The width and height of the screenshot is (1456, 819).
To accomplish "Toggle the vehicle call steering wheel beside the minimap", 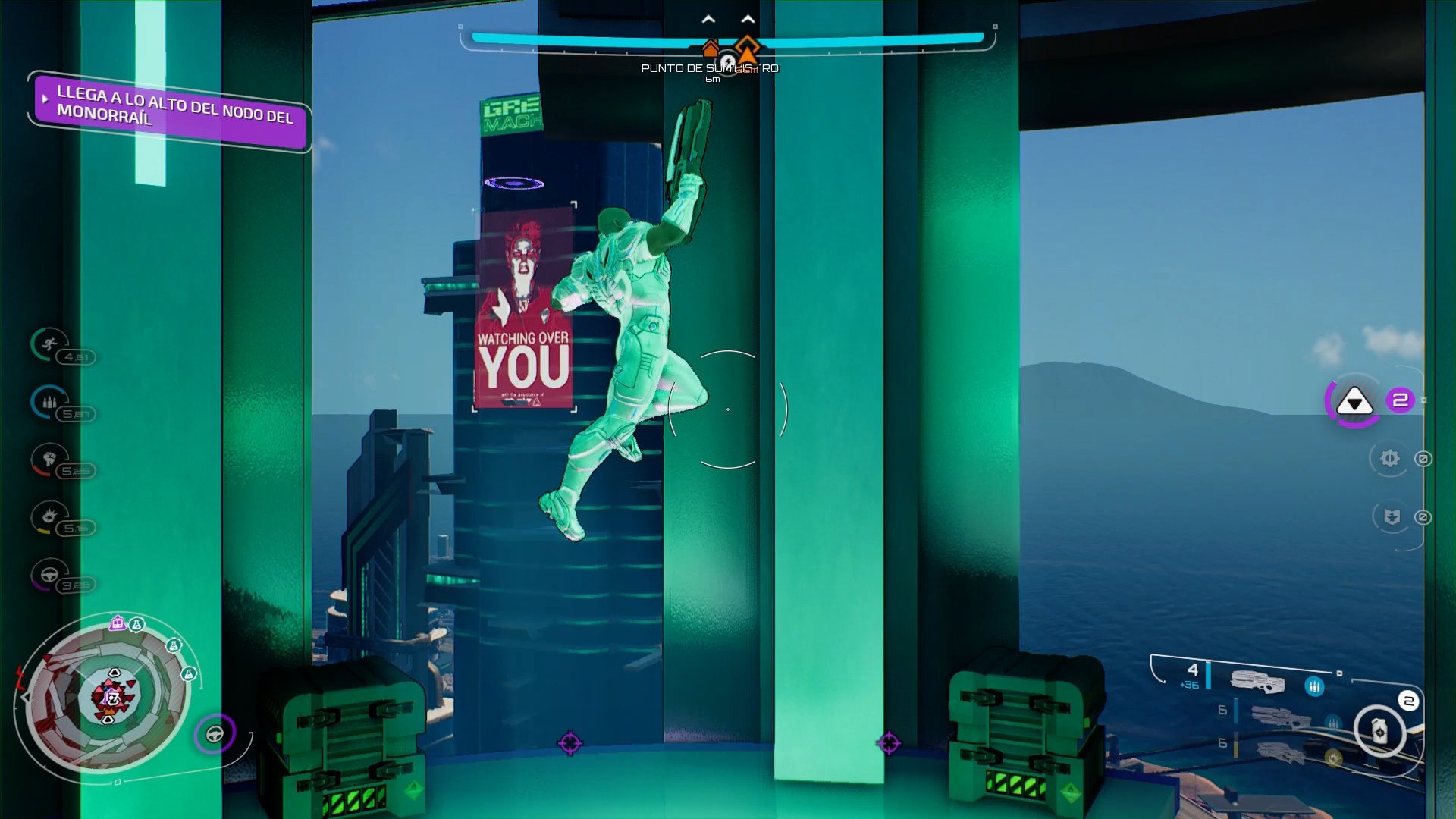I will pos(215,733).
